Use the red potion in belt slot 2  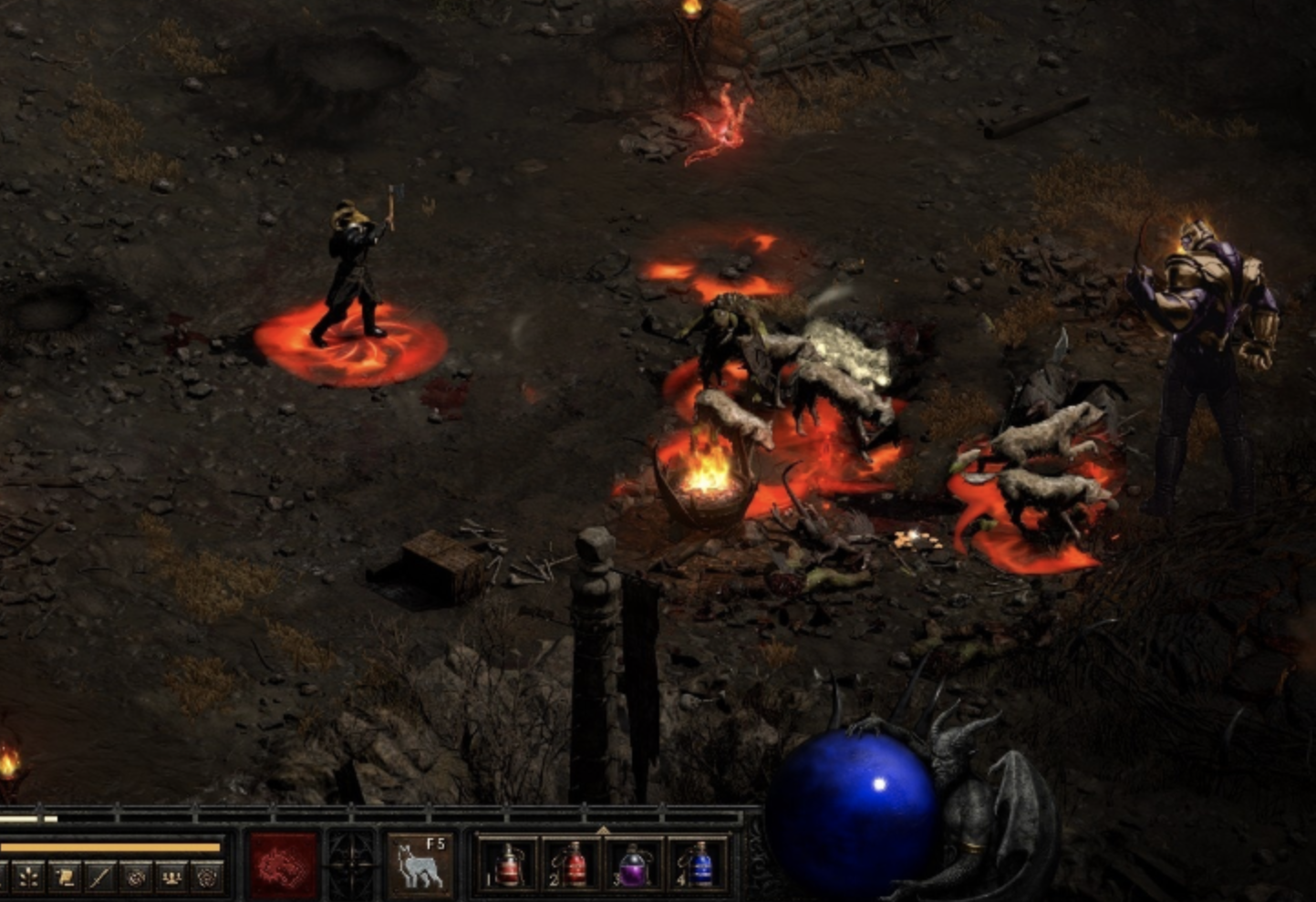[572, 865]
